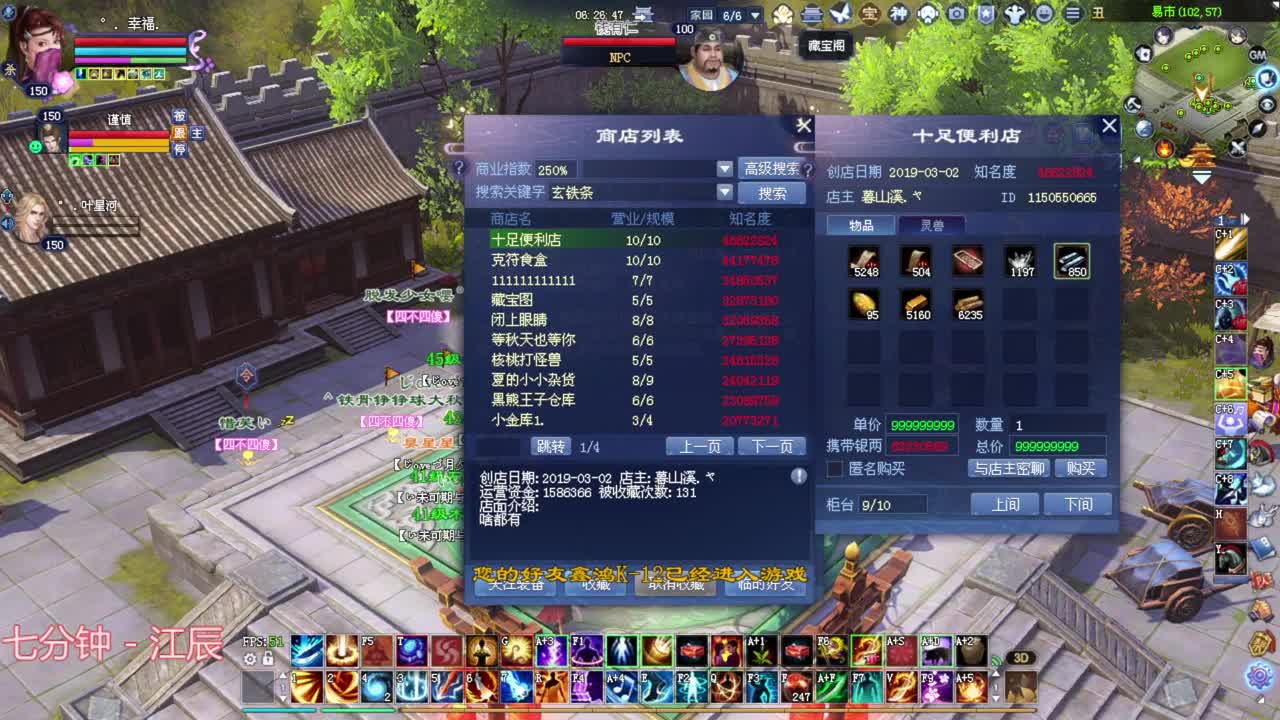Image resolution: width=1280 pixels, height=720 pixels.
Task: Click the camera screenshot icon on top bar
Action: (x=956, y=14)
